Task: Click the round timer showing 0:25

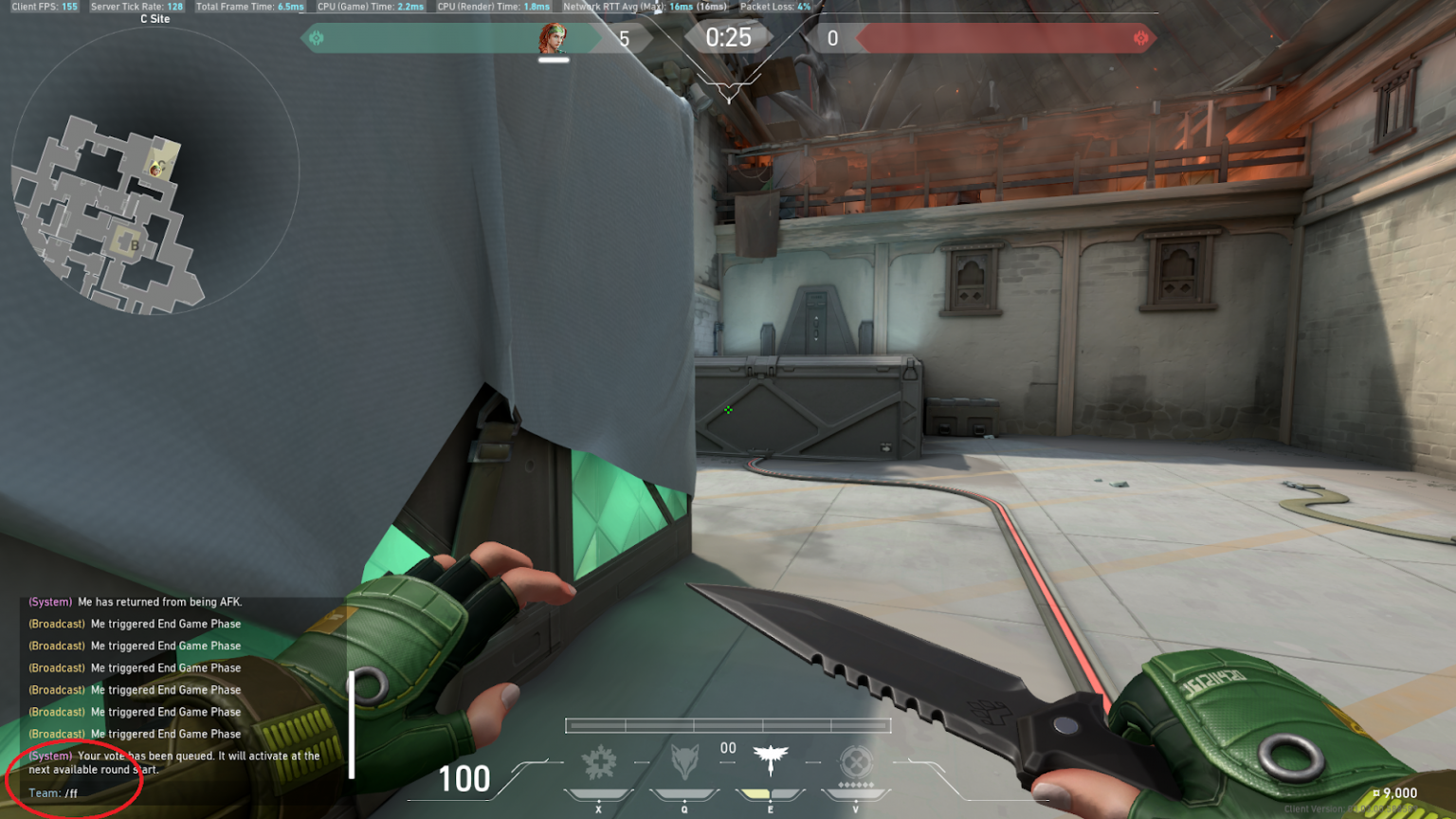Action: 730,38
